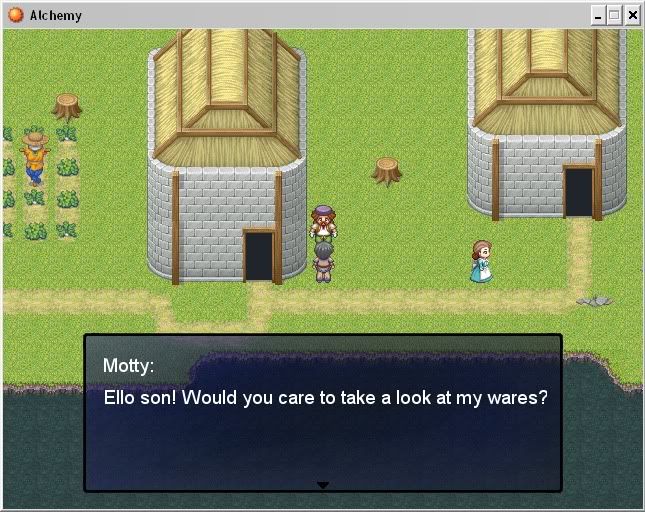Maximize the Alchemy window
This screenshot has width=645, height=512.
(614, 15)
